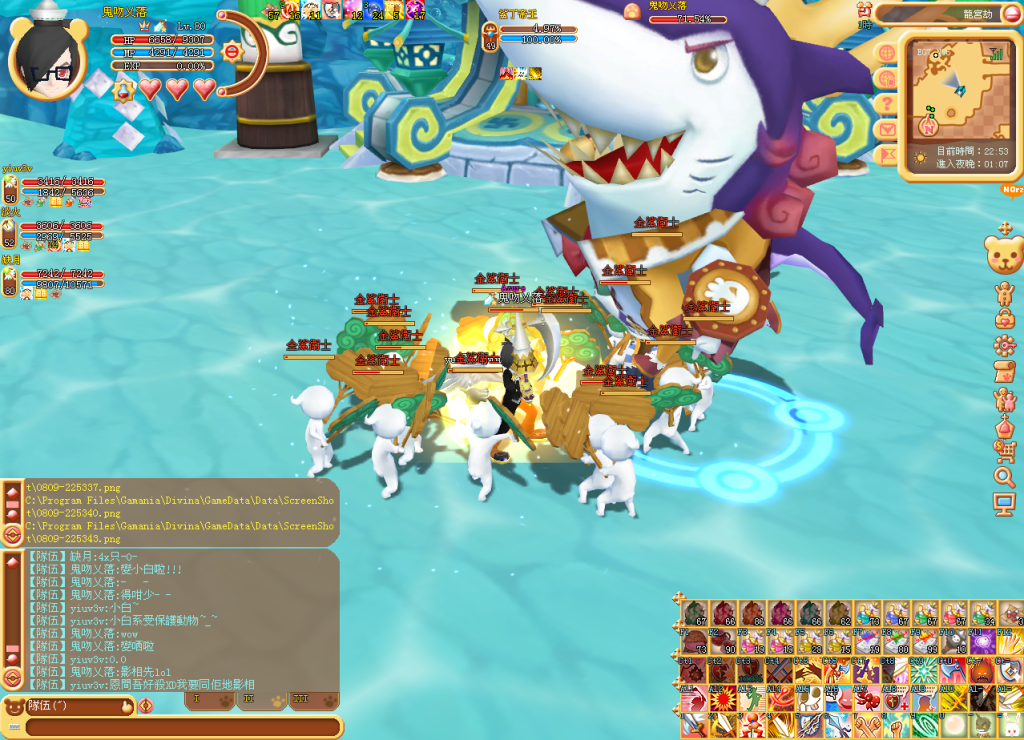
Task: Open the monitor system settings icon
Action: pyautogui.click(x=1004, y=503)
